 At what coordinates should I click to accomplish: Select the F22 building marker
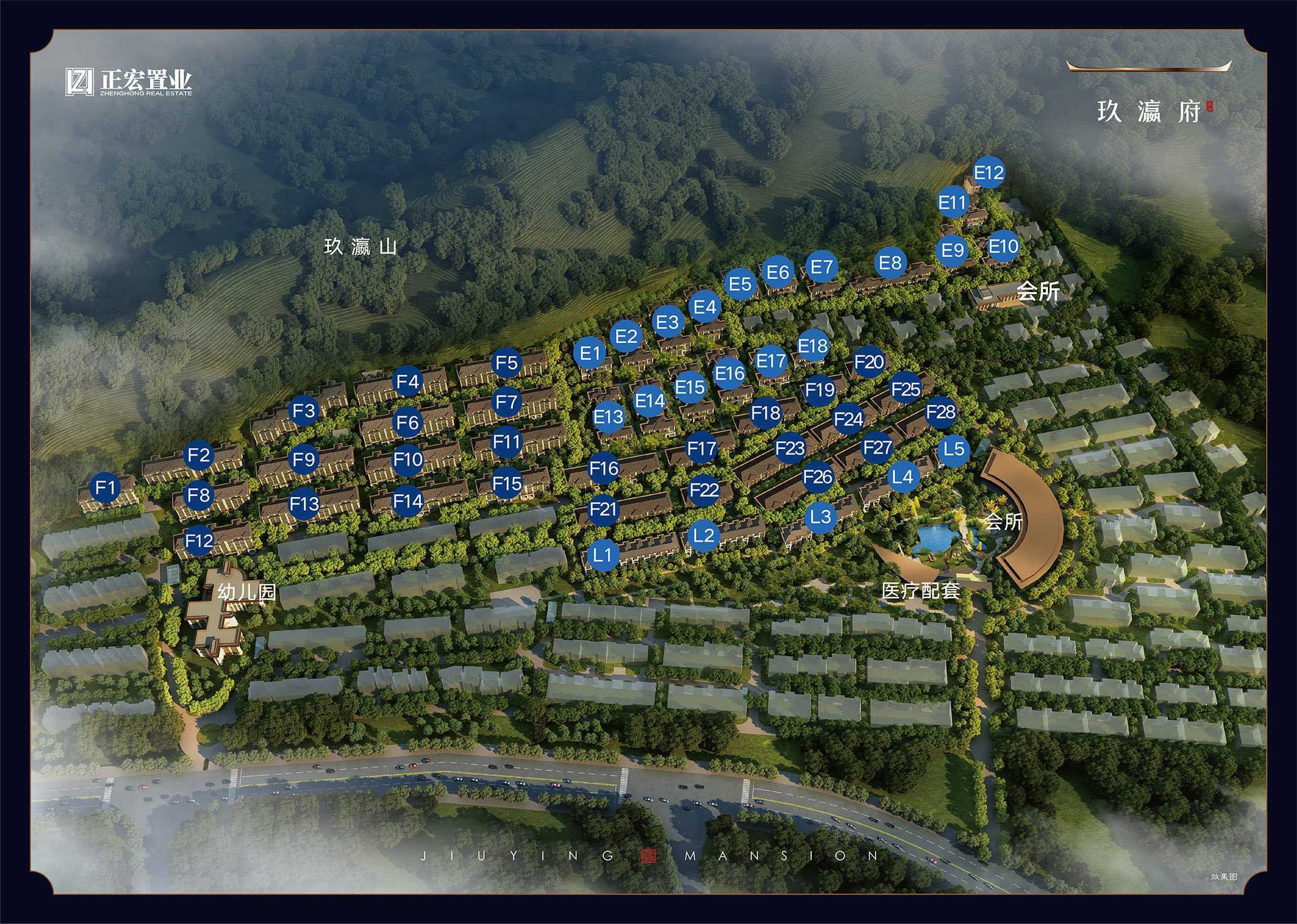click(704, 490)
